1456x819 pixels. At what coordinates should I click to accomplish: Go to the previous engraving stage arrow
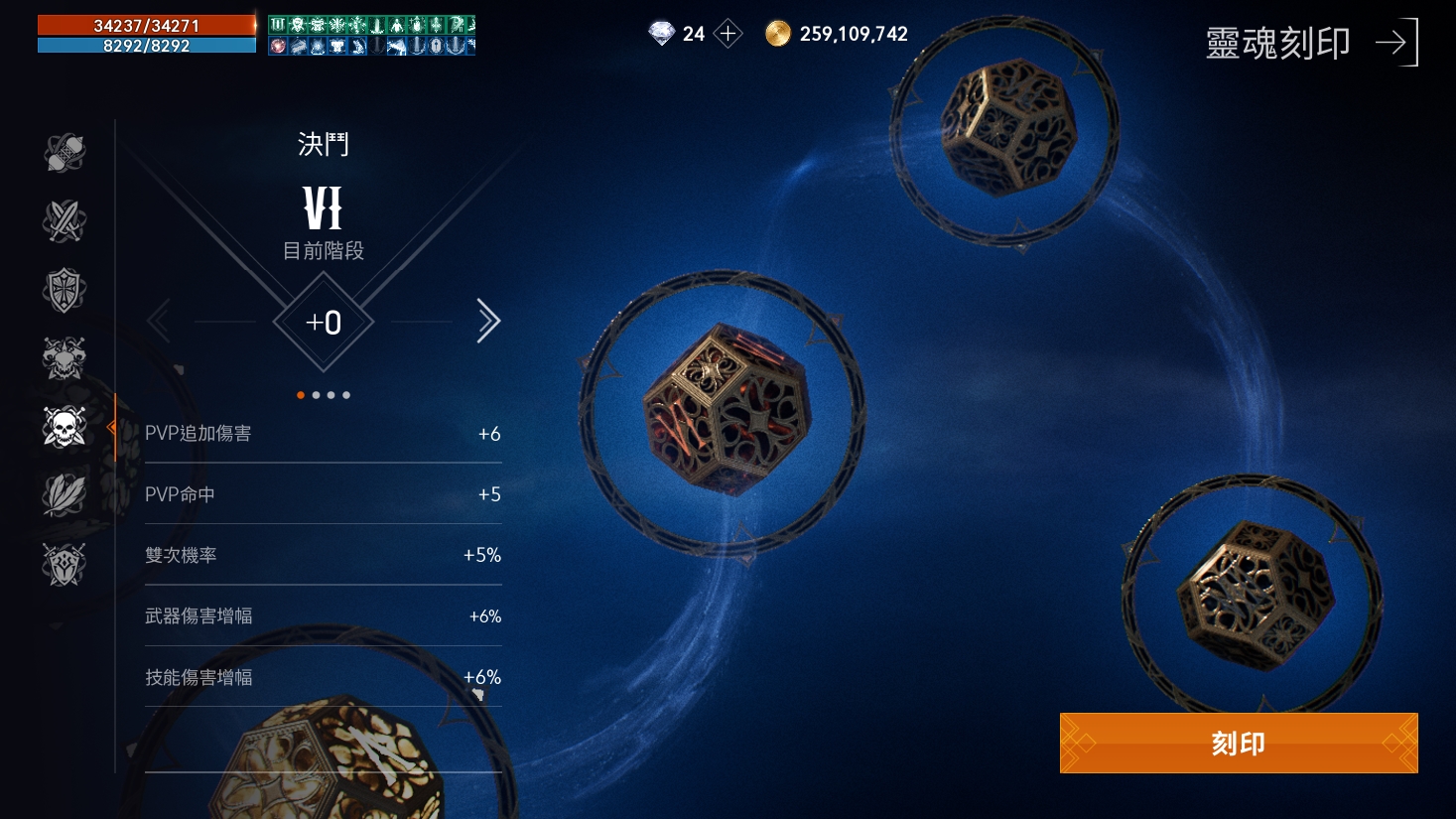[159, 321]
